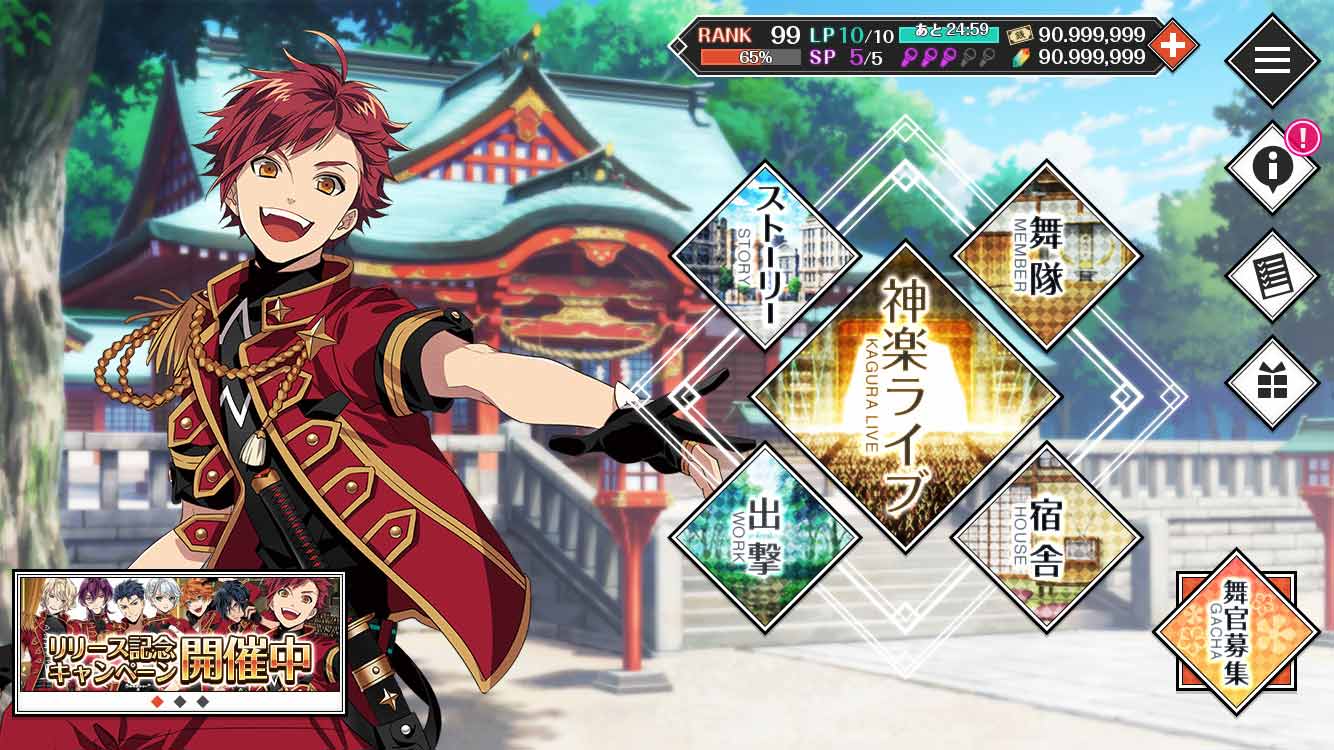Open the Kagura Live mode

click(905, 395)
